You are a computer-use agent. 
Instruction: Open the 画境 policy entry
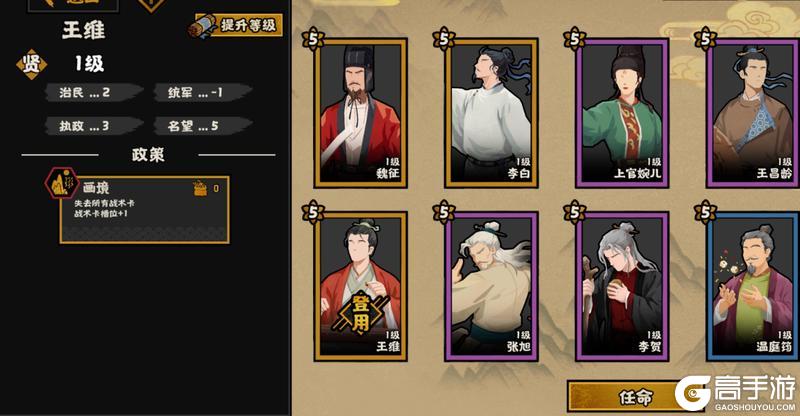click(142, 207)
